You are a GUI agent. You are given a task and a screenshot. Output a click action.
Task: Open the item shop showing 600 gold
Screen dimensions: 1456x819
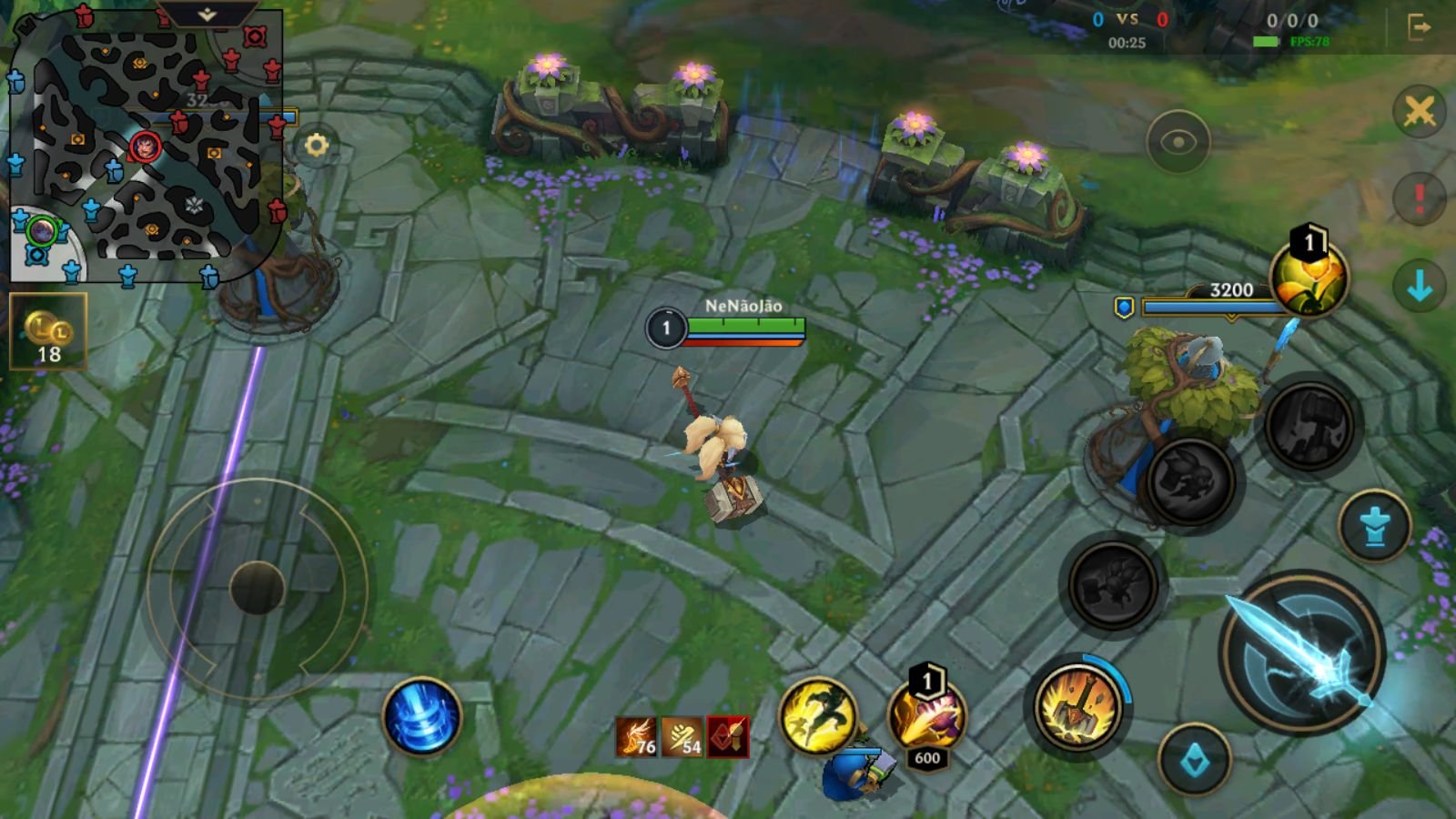coord(926,721)
